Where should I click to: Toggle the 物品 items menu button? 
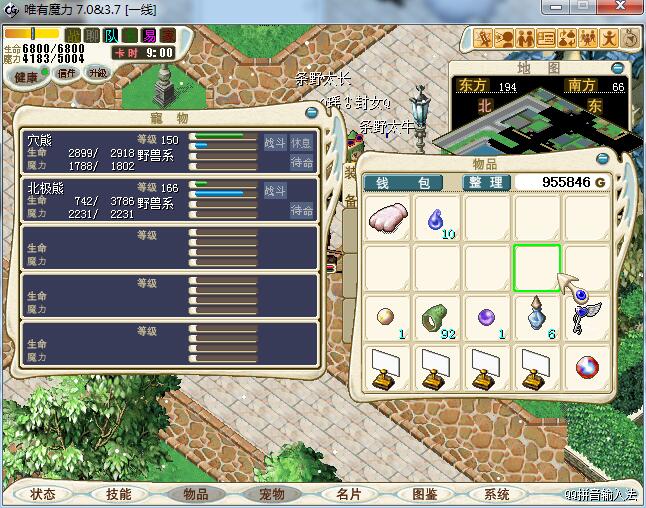(195, 494)
